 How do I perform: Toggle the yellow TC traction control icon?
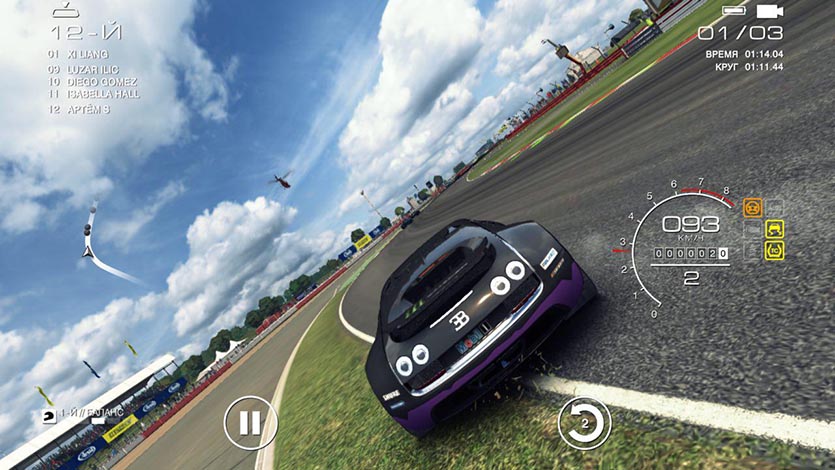[774, 250]
